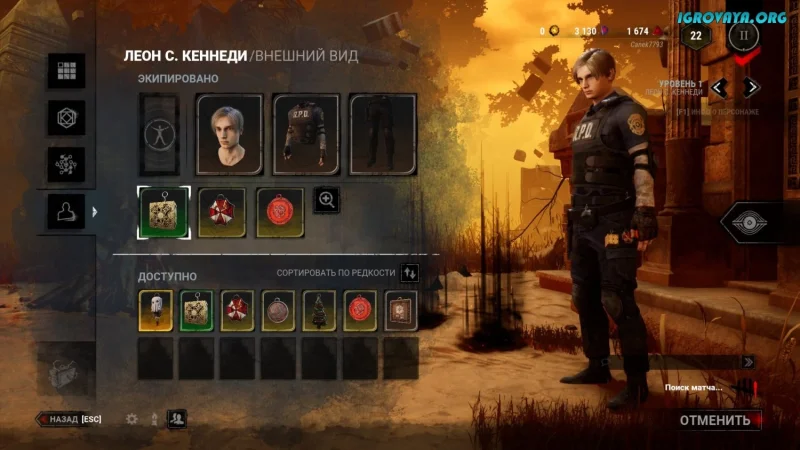Screen dimensions: 800x450
Task: Select the framed picture charm
Action: click(x=401, y=310)
